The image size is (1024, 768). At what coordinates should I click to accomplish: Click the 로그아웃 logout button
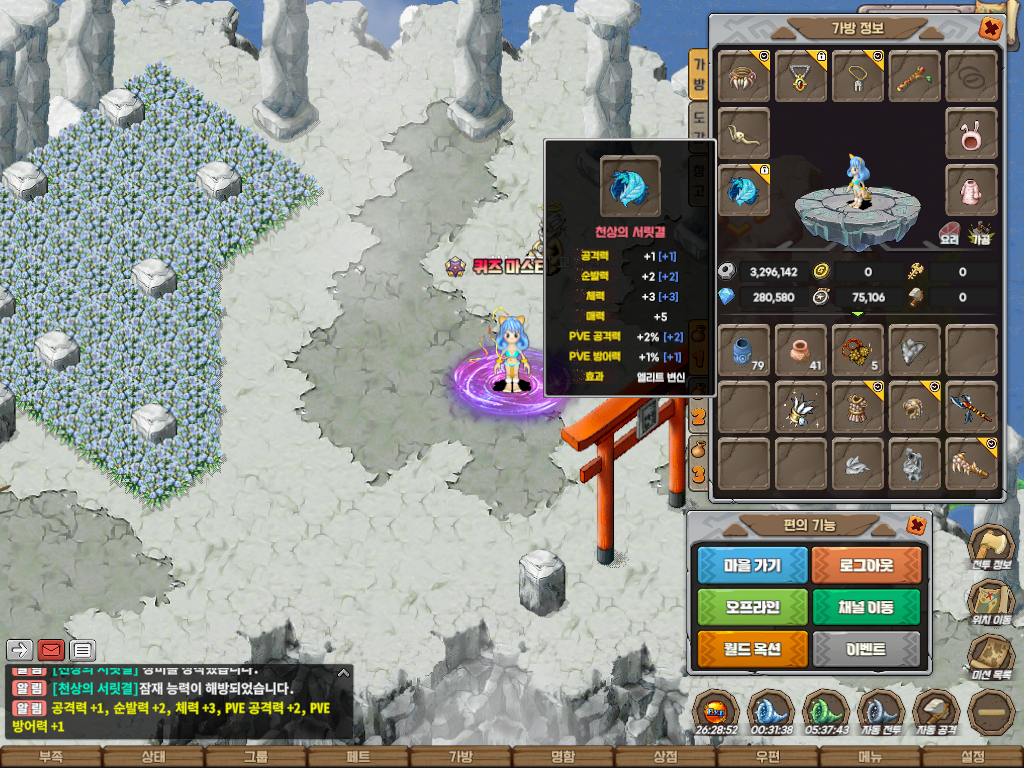pyautogui.click(x=866, y=565)
